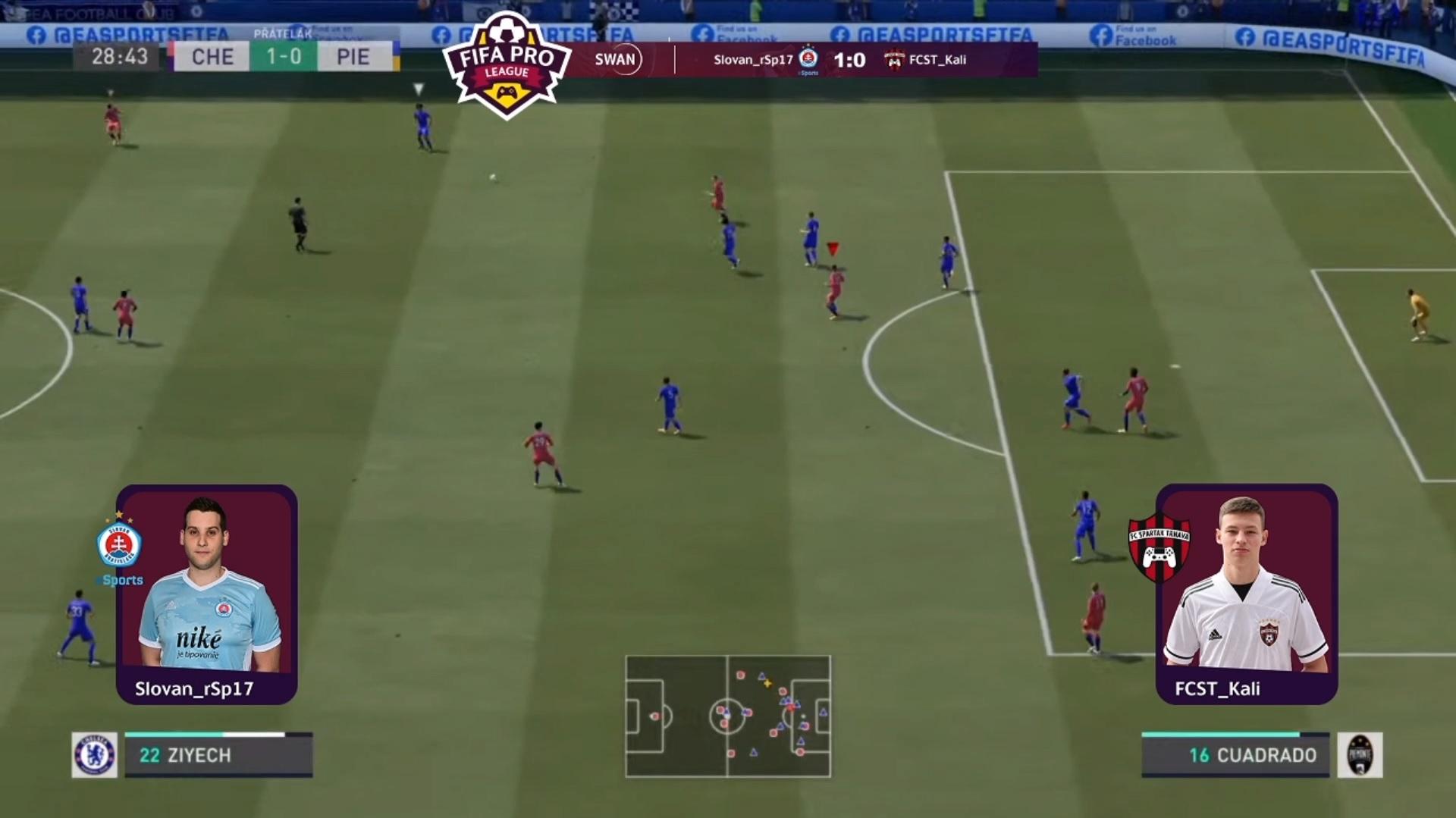Click the Piemonte club crest

pyautogui.click(x=1360, y=755)
